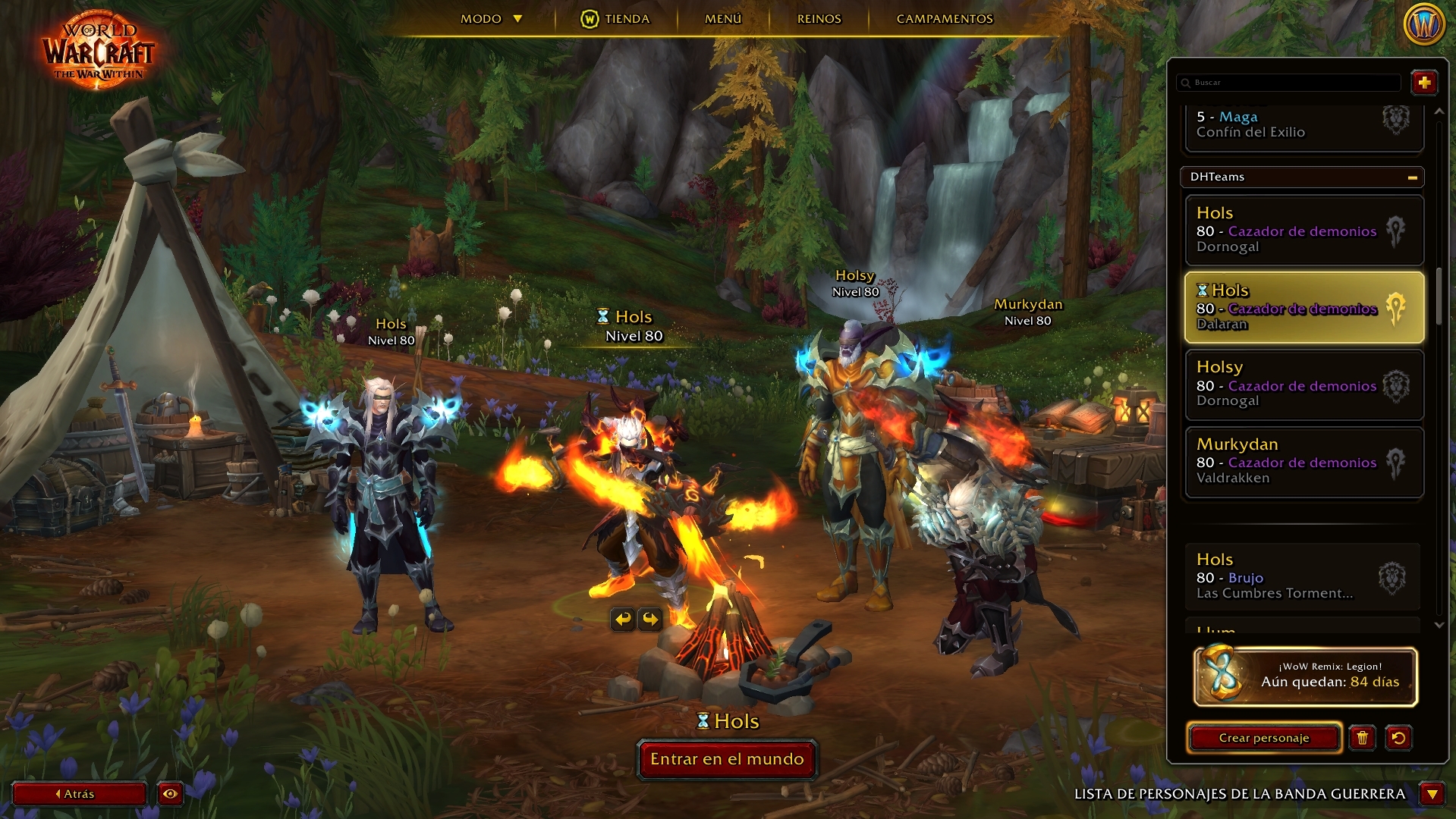Click the undo restore character button
Image resolution: width=1456 pixels, height=819 pixels.
coord(1398,738)
